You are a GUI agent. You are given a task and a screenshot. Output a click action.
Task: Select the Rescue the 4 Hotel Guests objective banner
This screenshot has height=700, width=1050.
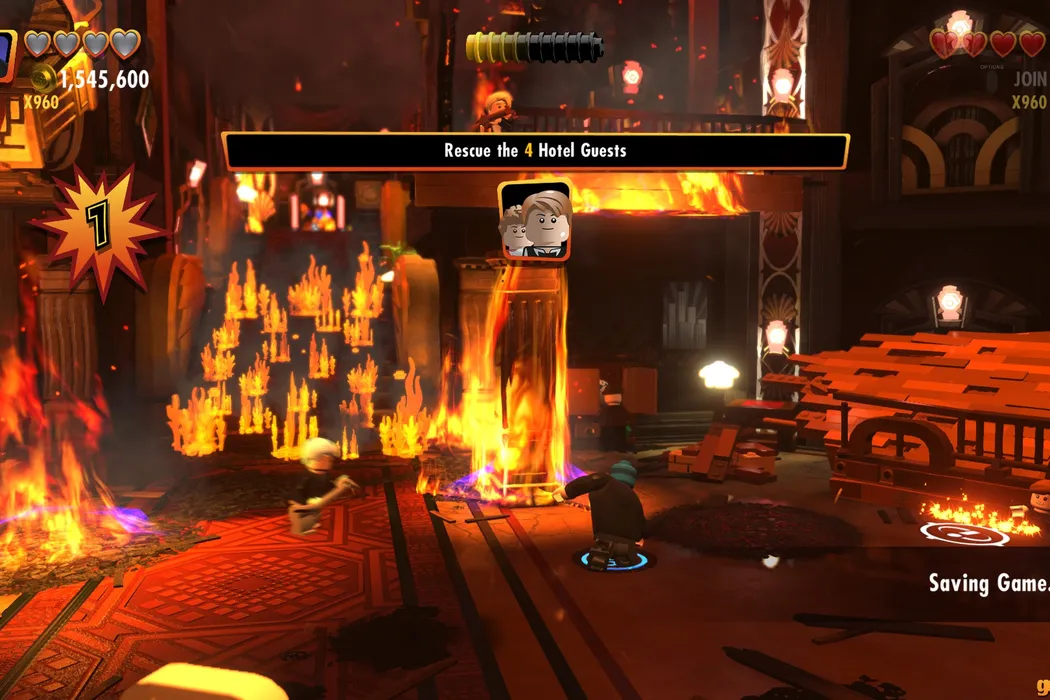point(535,151)
